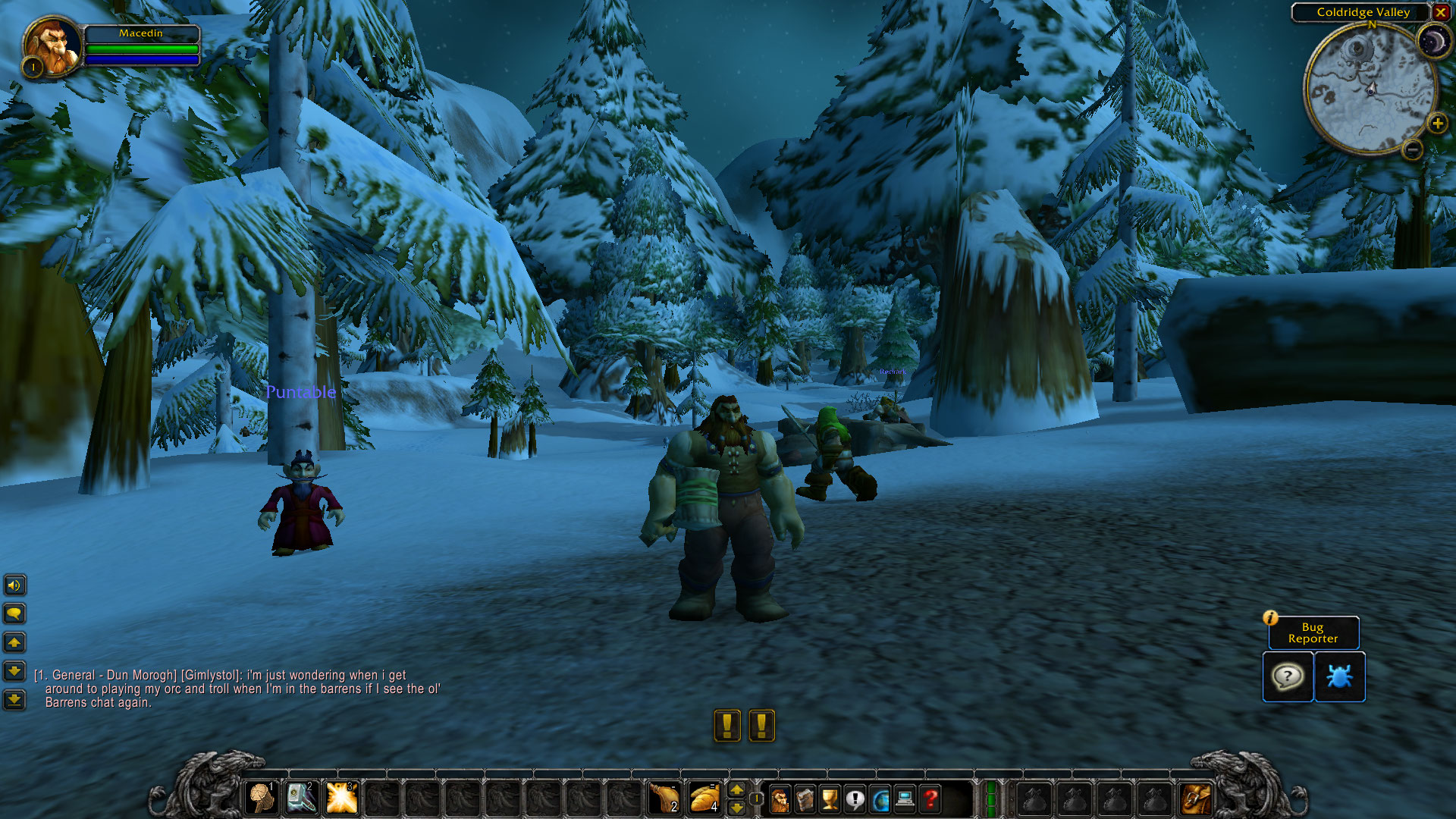The width and height of the screenshot is (1456, 819).
Task: Open the main menu computer icon
Action: (x=905, y=799)
